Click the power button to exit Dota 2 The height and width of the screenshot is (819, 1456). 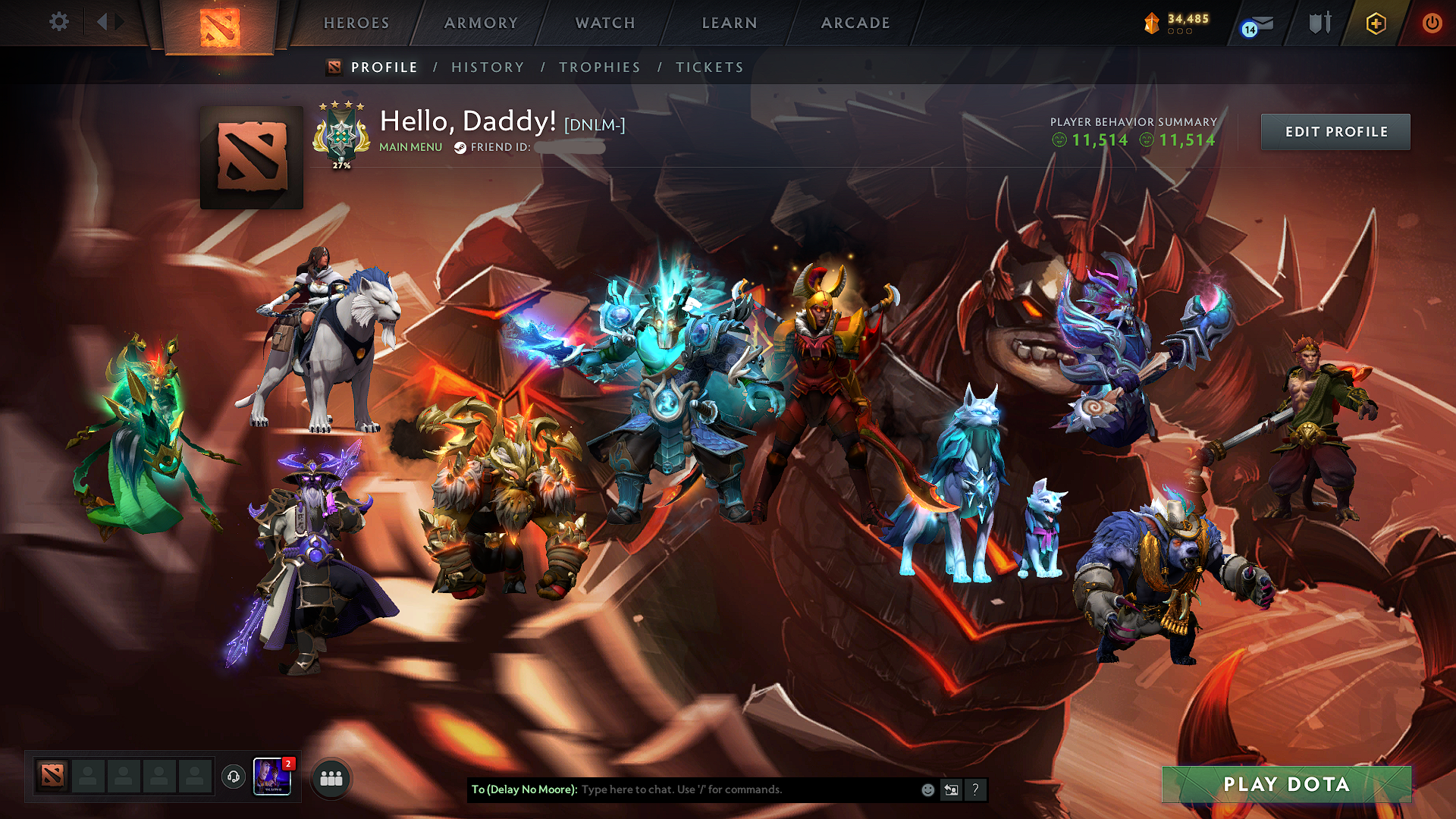coord(1432,23)
